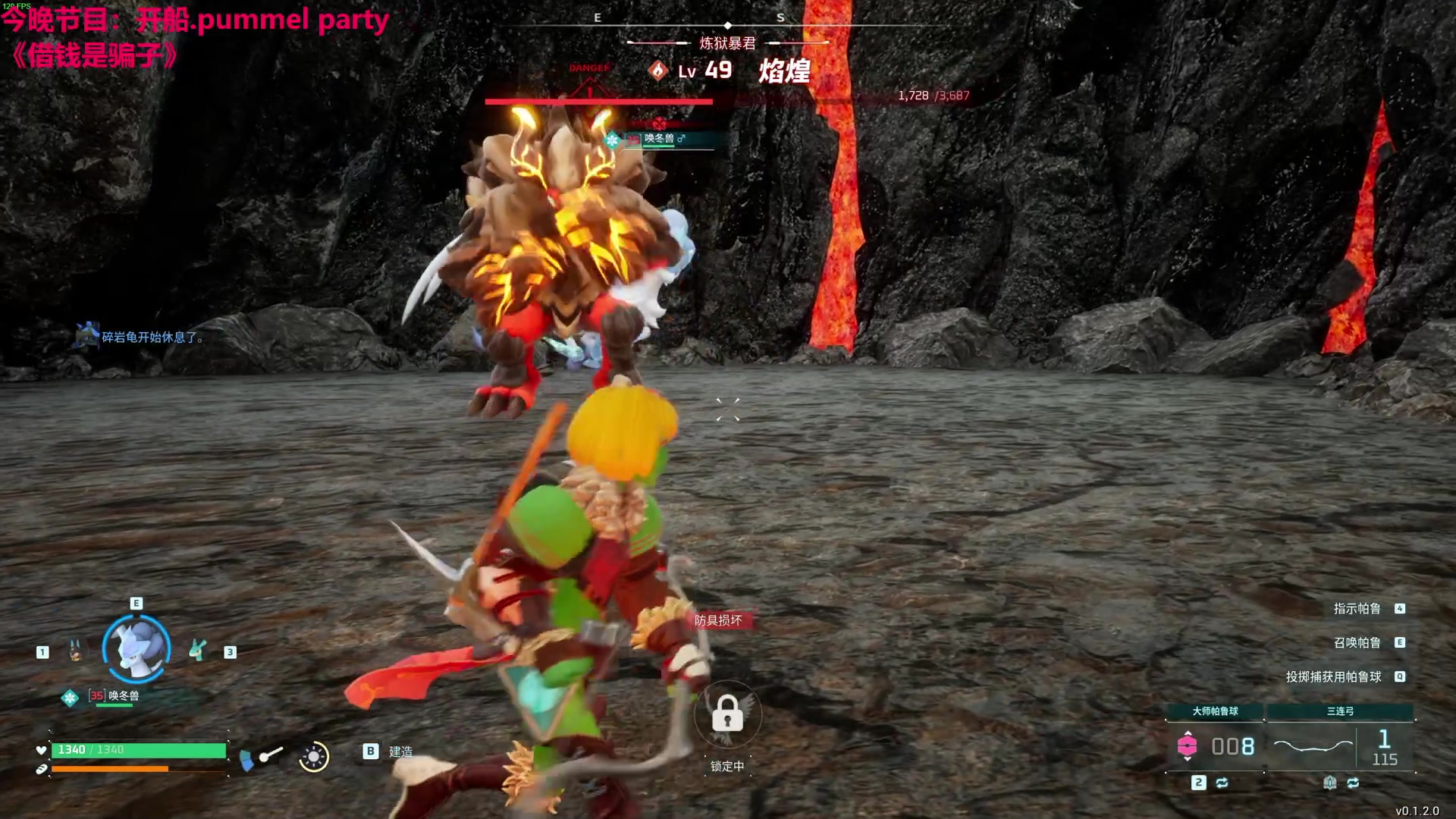This screenshot has height=819, width=1456.
Task: Switch to the teal pal on the right
Action: coord(198,651)
